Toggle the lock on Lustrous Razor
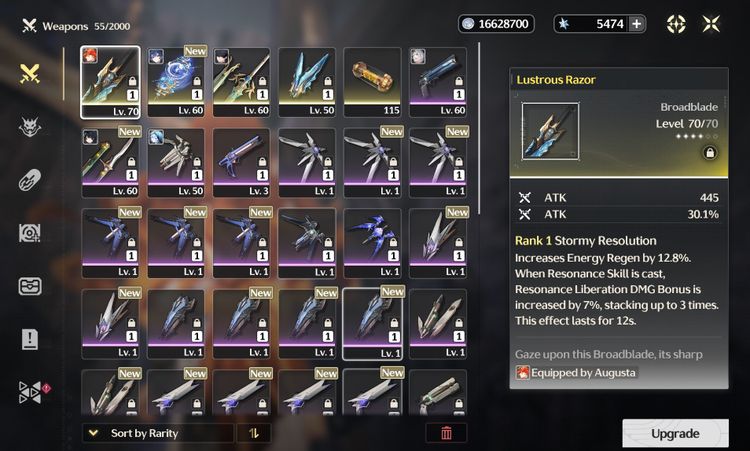750x451 pixels. click(x=709, y=153)
